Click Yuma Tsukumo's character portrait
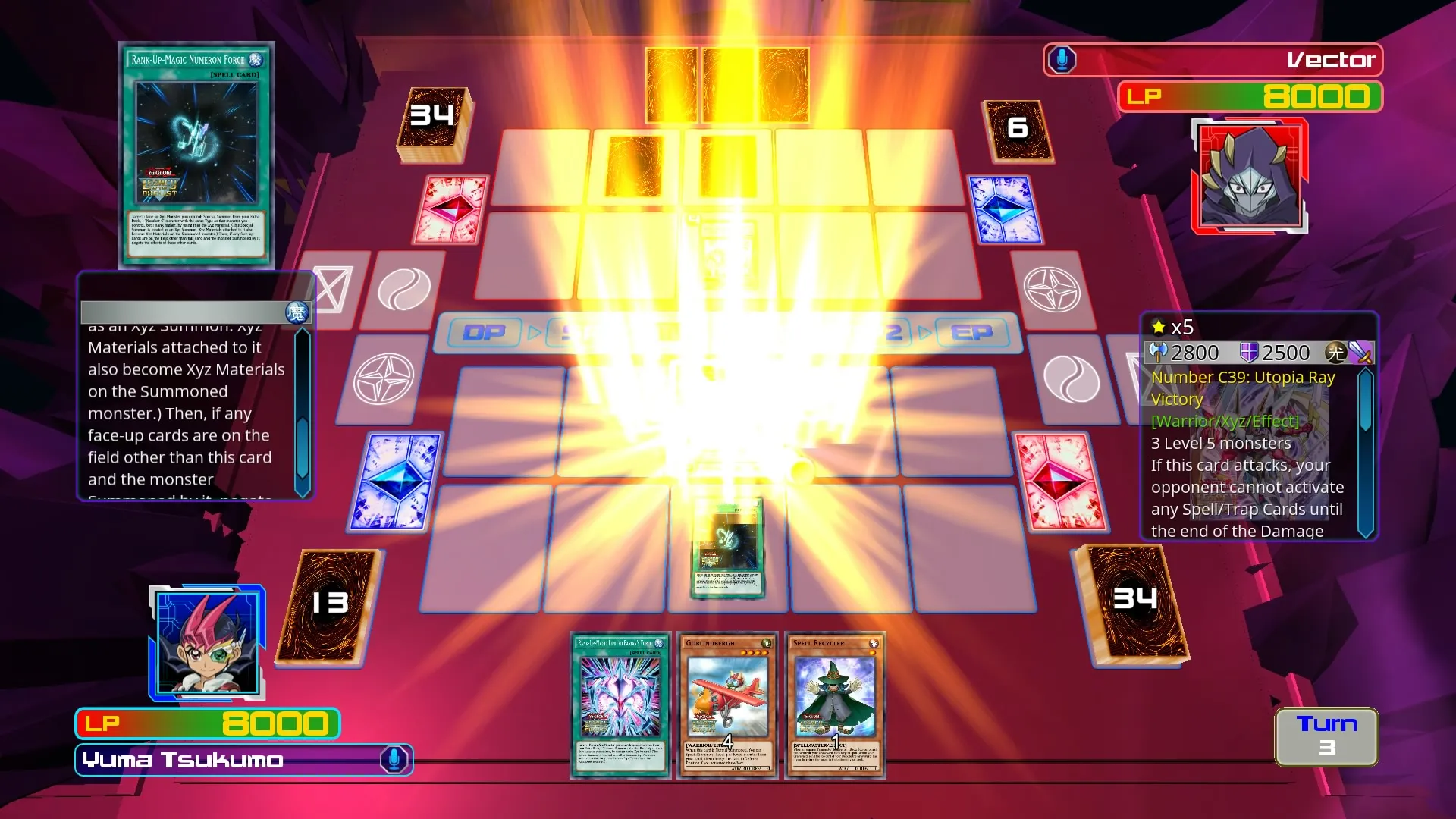The width and height of the screenshot is (1456, 819). 206,643
